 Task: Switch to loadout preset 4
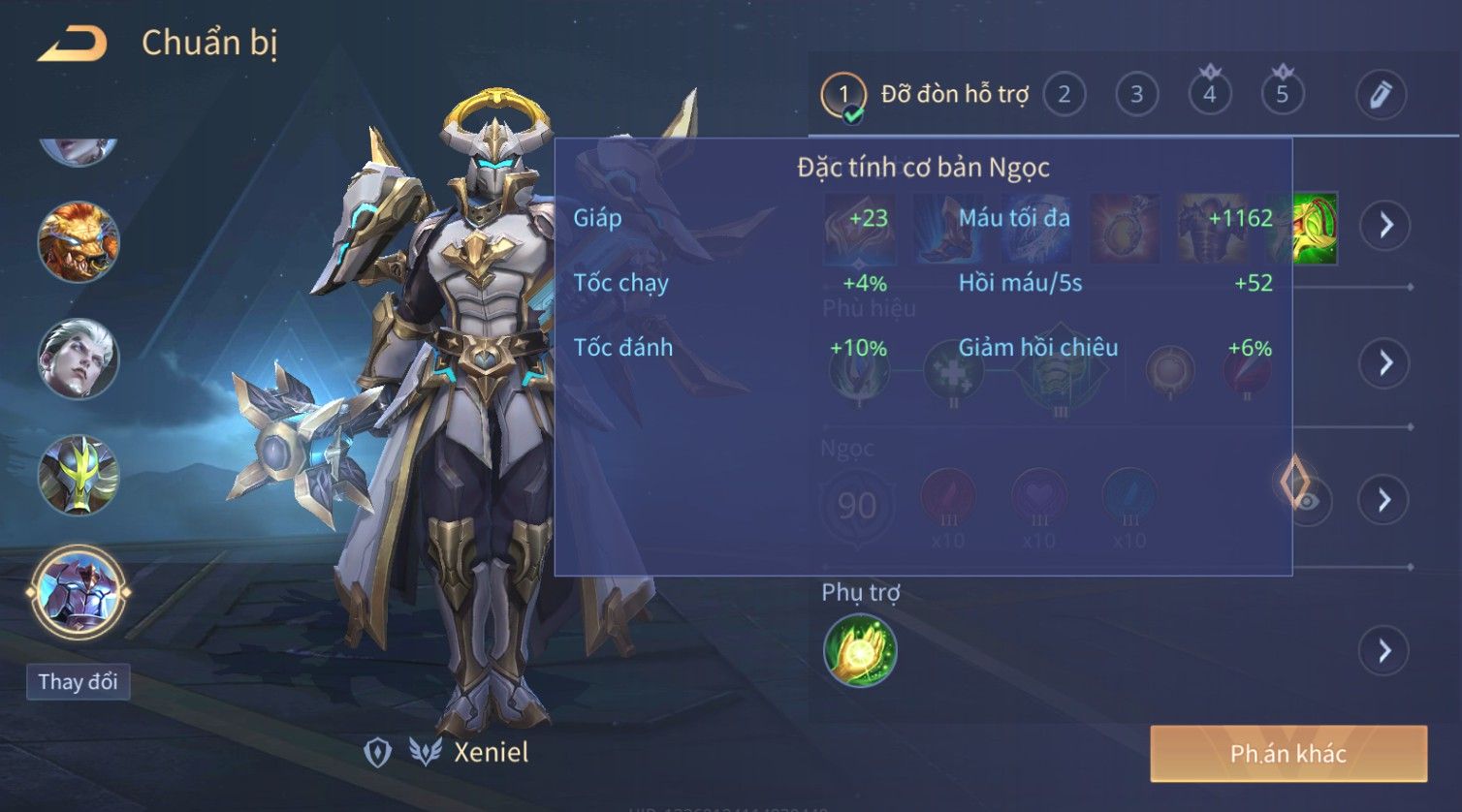click(x=1209, y=95)
